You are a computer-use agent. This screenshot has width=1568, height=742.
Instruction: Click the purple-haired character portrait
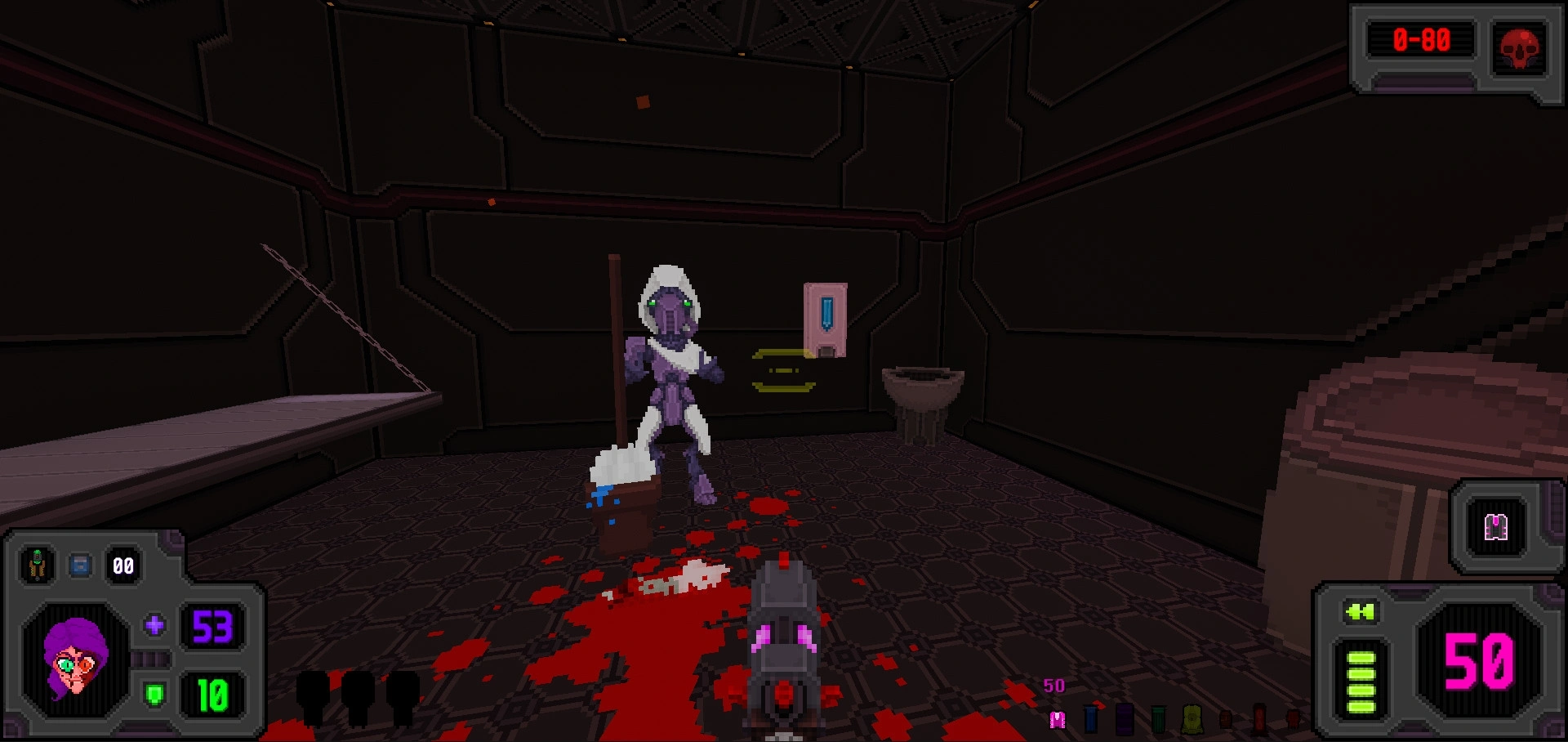tap(75, 659)
